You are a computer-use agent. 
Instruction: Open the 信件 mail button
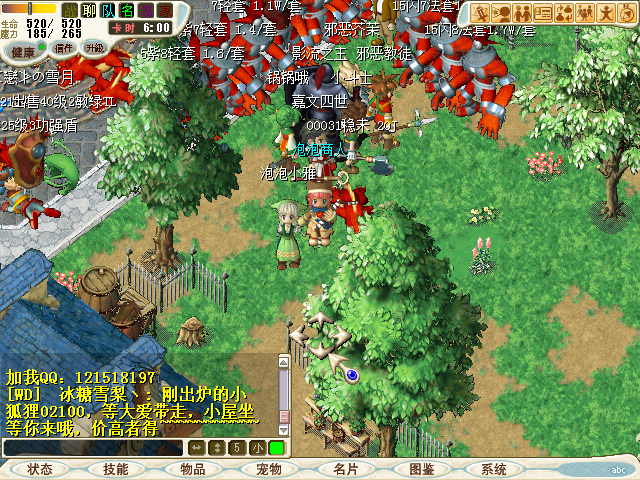pos(65,48)
